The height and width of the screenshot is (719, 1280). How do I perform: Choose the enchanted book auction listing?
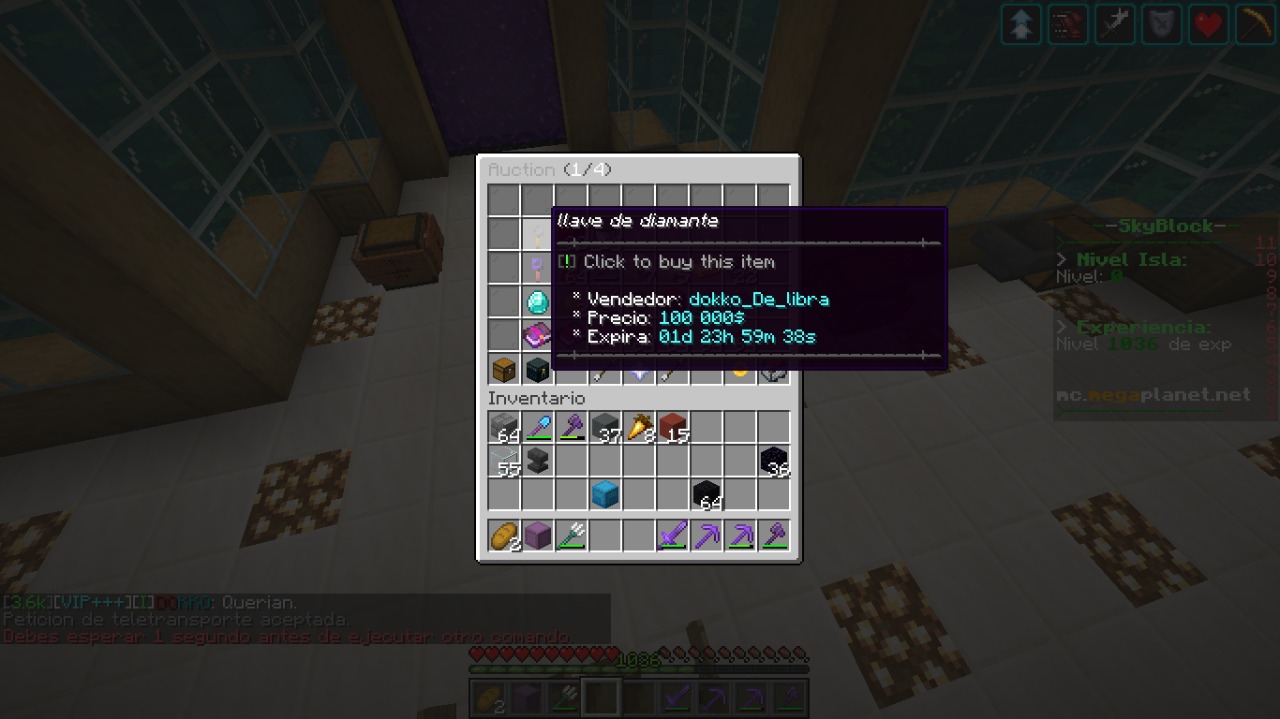coord(537,335)
